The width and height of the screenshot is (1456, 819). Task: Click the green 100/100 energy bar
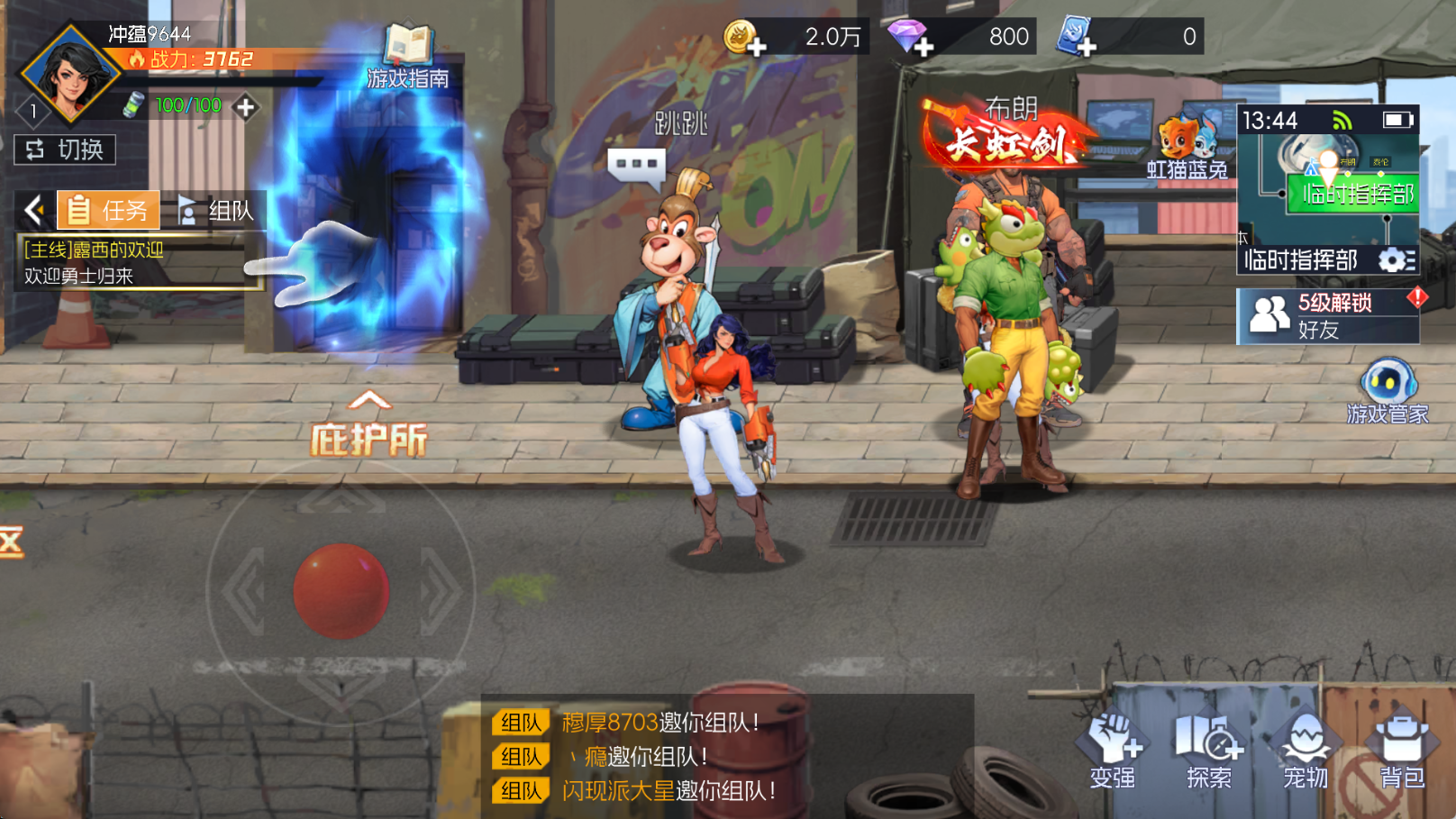[186, 105]
